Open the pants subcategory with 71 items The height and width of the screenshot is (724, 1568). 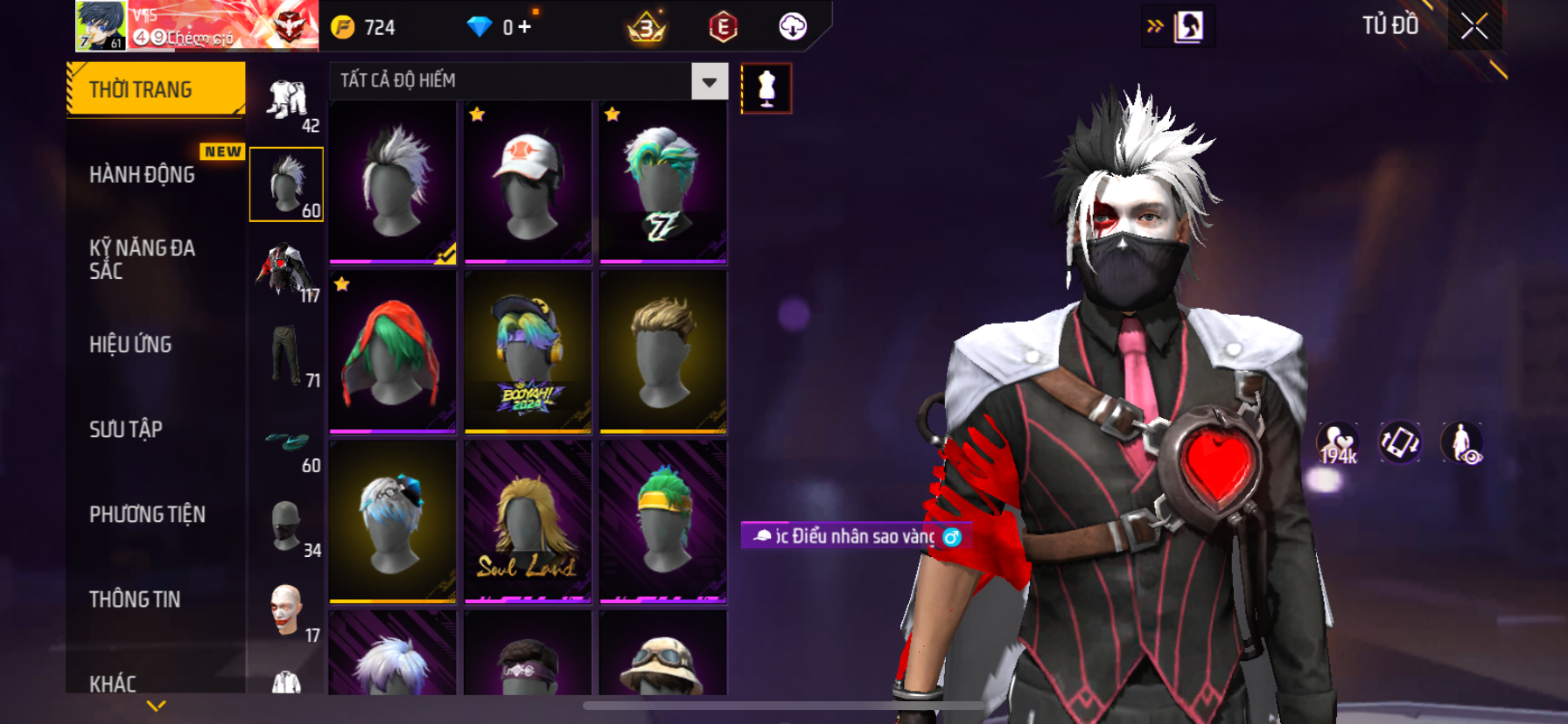coord(287,357)
